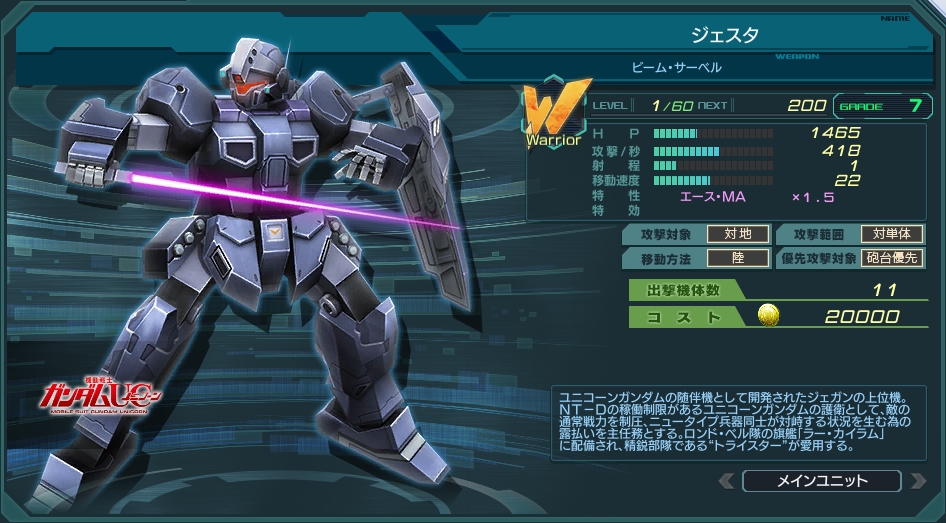Switch to the next unit with right arrow
The width and height of the screenshot is (946, 523).
click(917, 482)
